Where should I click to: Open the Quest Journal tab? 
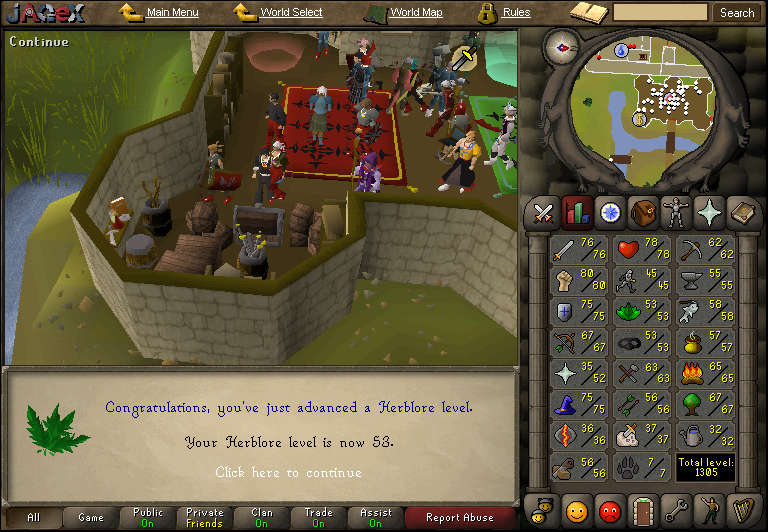point(609,213)
